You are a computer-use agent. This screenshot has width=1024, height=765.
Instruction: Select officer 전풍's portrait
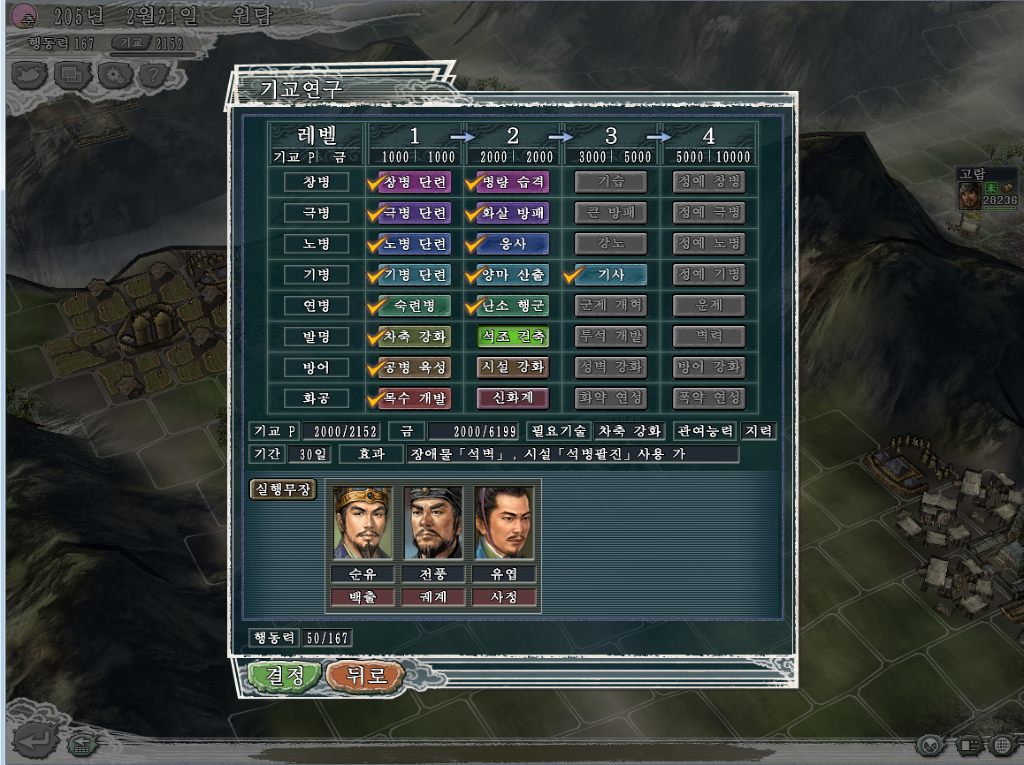pyautogui.click(x=434, y=522)
